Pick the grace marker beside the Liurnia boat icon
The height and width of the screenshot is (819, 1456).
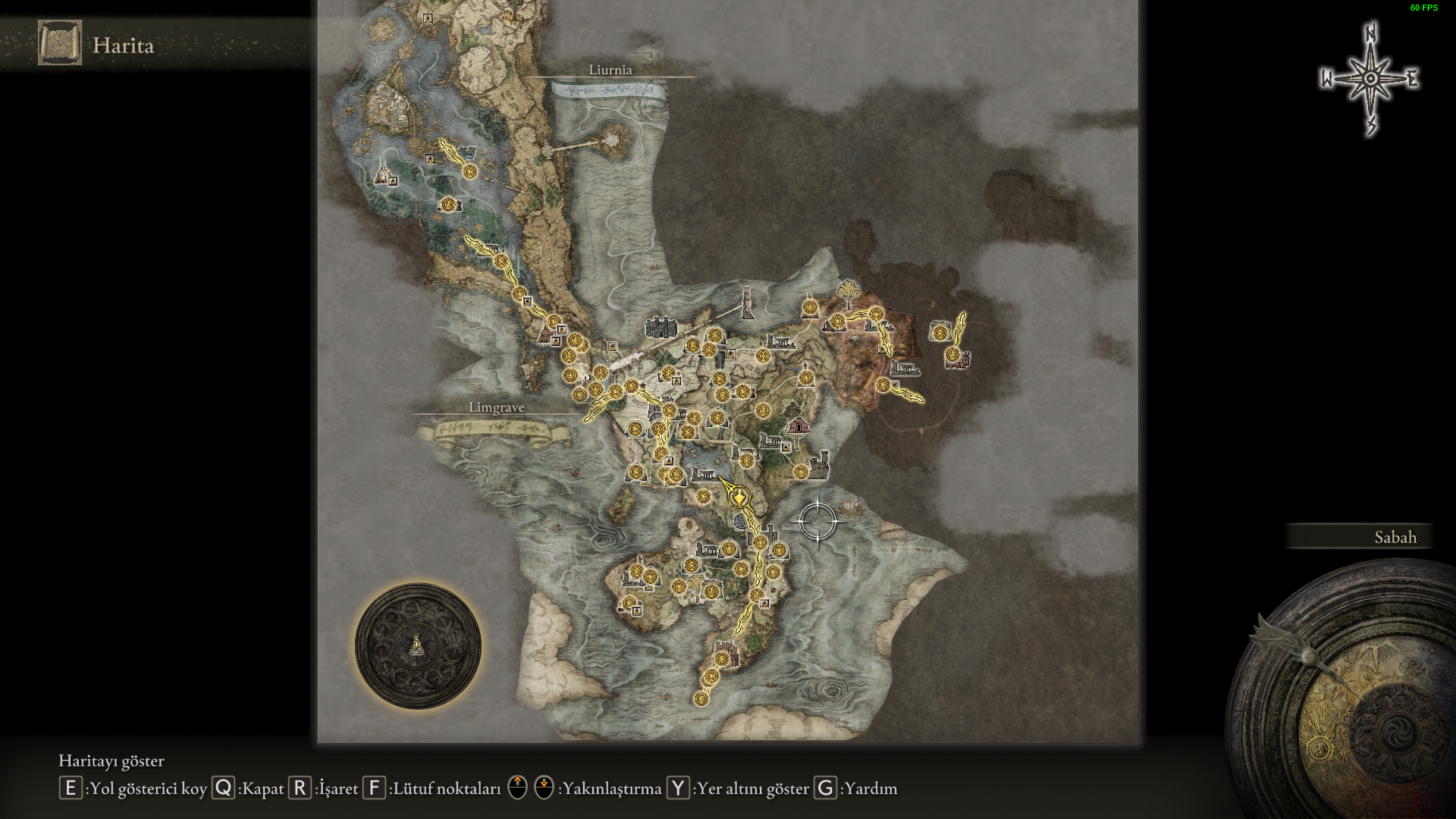point(470,171)
